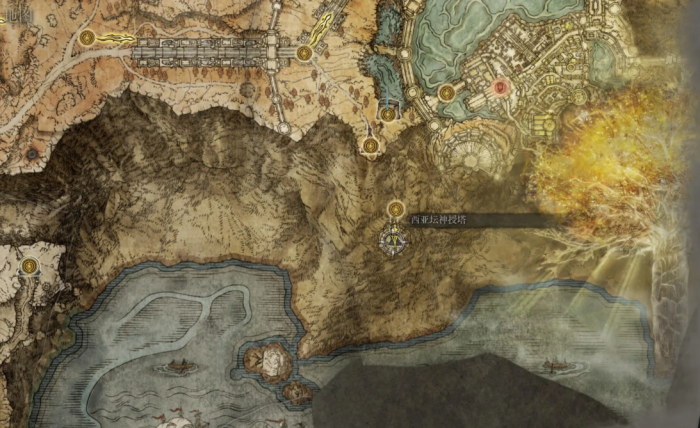Select the grace at the bridge's east end

304,52
